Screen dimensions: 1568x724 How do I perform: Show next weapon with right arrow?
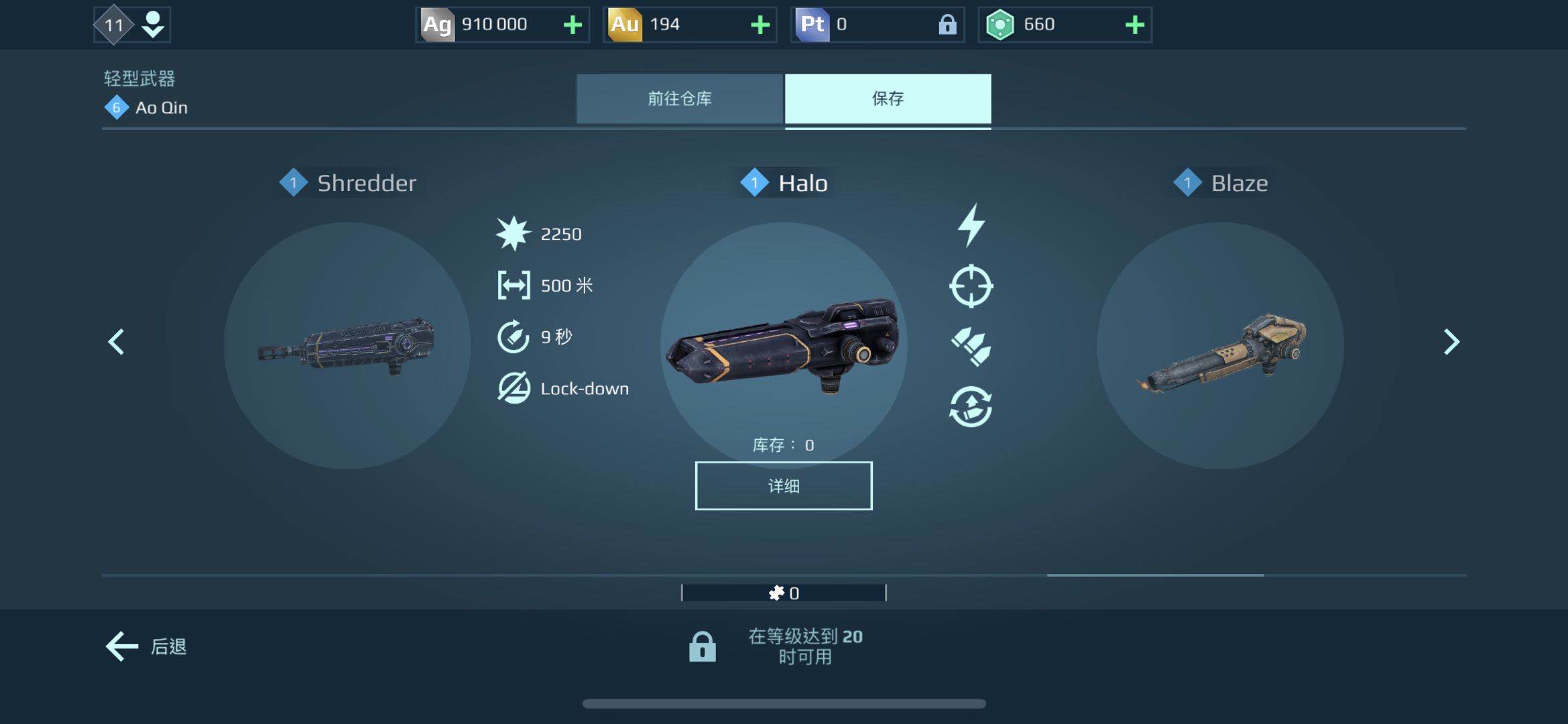click(x=1451, y=342)
